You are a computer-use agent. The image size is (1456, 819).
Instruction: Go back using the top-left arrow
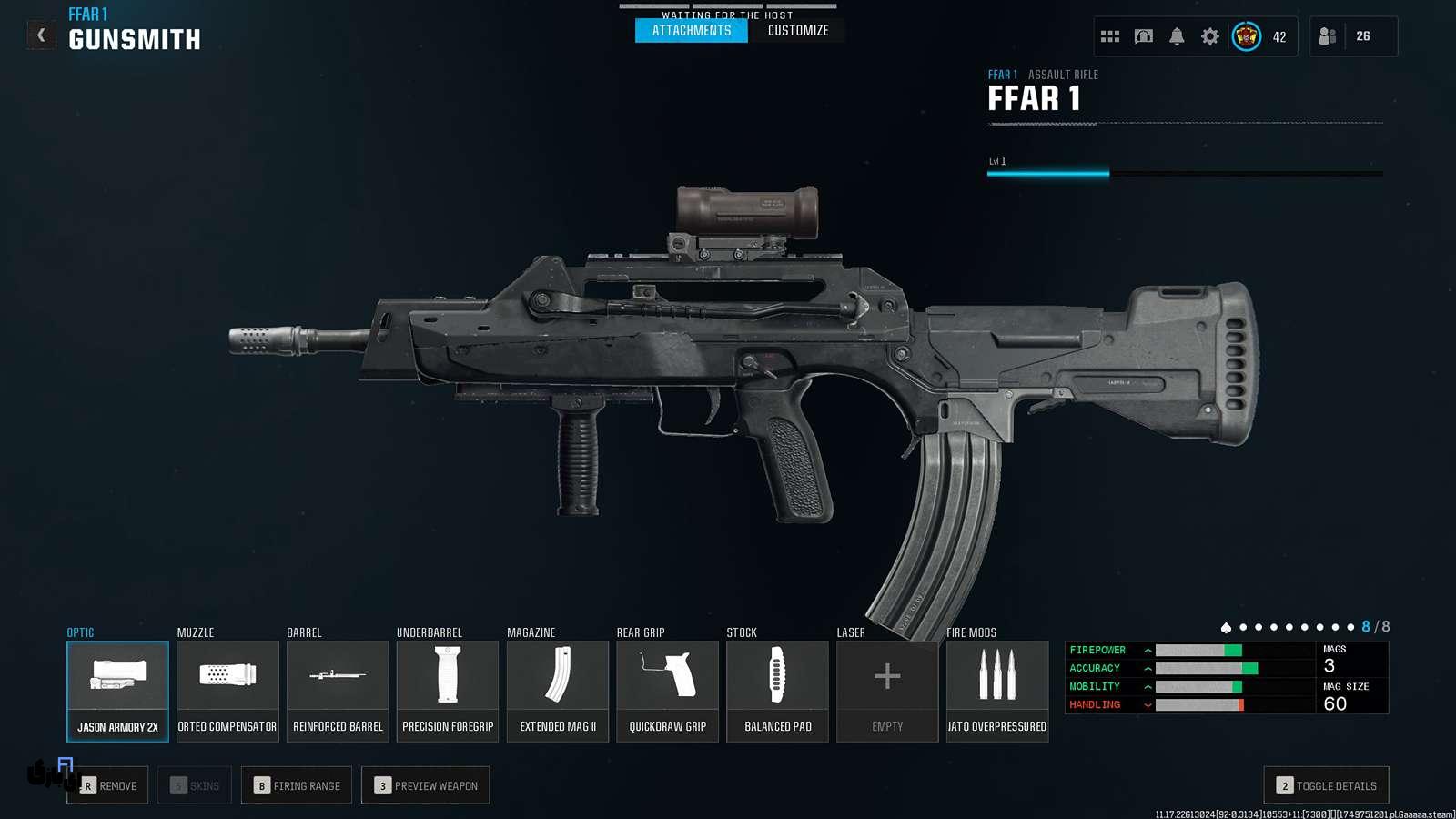41,35
